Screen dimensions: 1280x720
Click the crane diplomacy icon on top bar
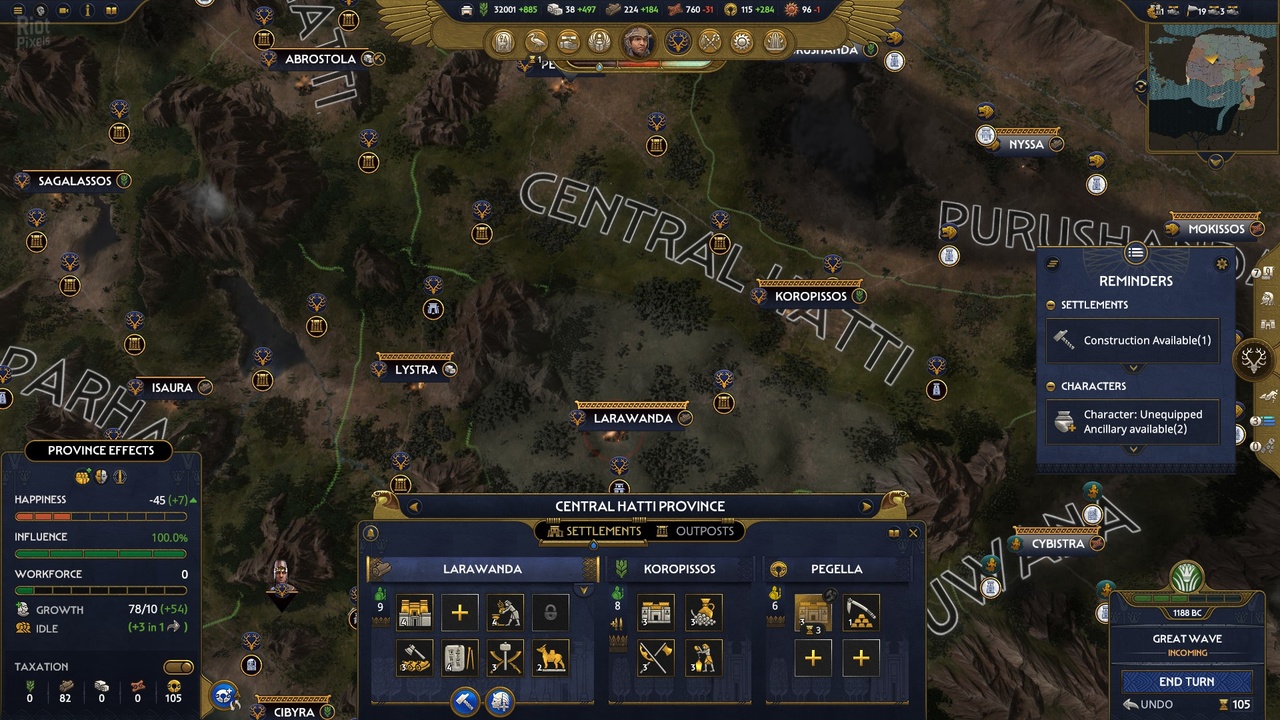536,42
